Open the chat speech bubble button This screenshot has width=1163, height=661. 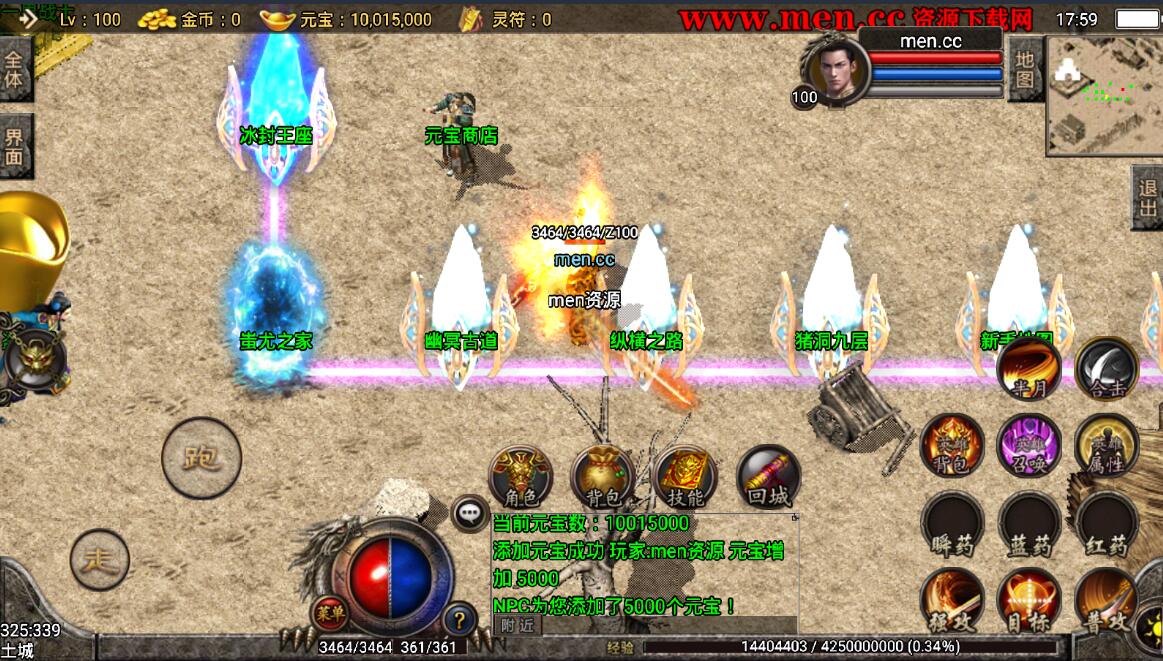[x=469, y=514]
